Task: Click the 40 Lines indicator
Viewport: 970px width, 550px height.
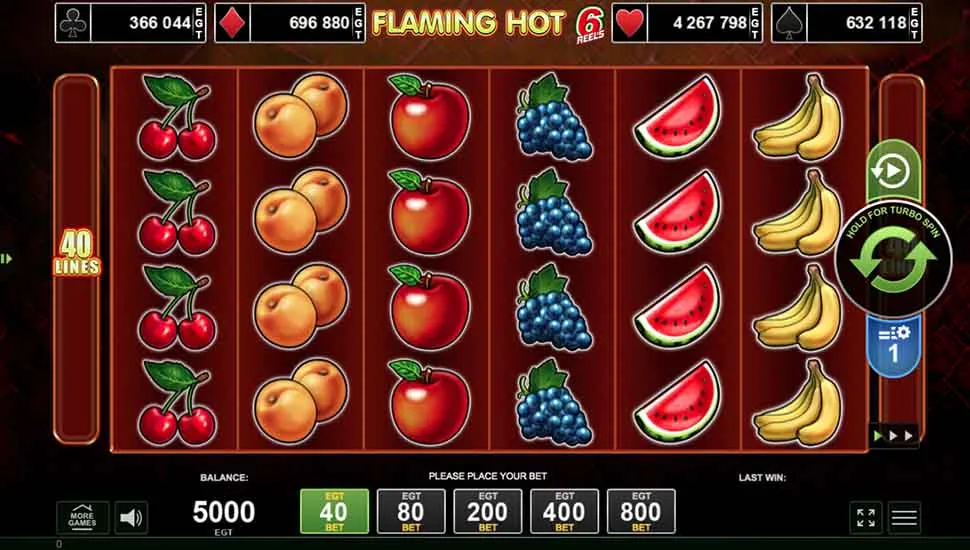Action: click(x=77, y=255)
